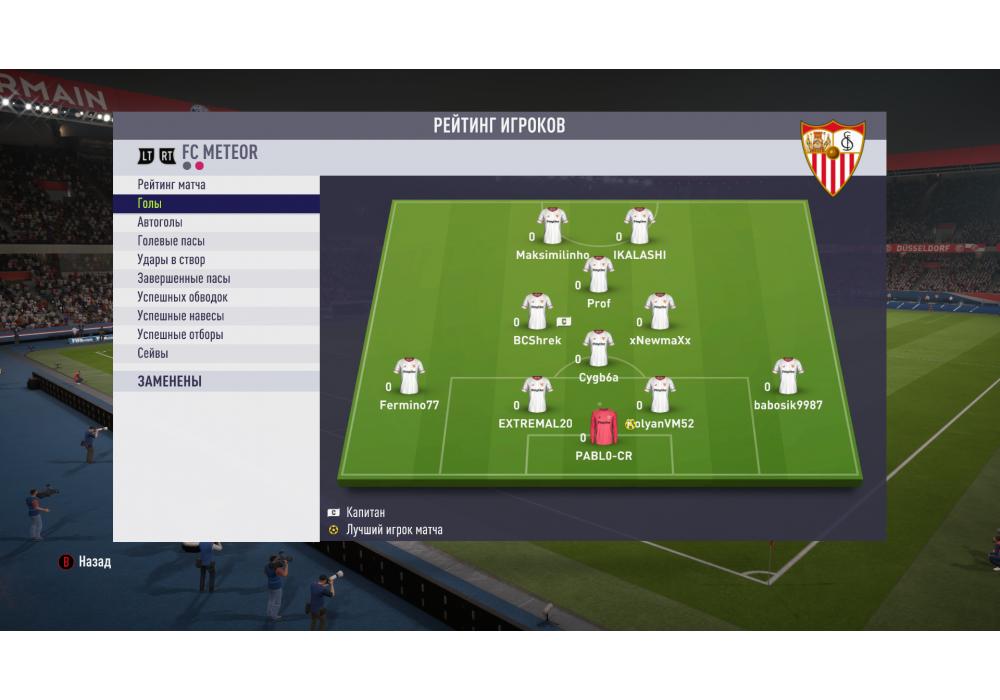Select the Рейтинг матча stat entry
Image resolution: width=1000 pixels, height=700 pixels.
pyautogui.click(x=216, y=185)
